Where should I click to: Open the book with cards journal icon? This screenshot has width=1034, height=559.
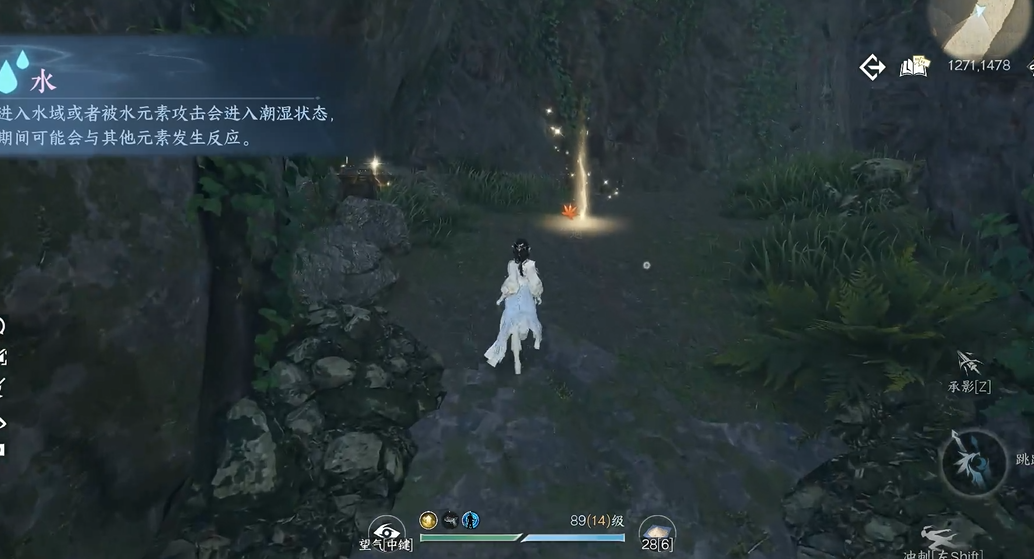[913, 67]
